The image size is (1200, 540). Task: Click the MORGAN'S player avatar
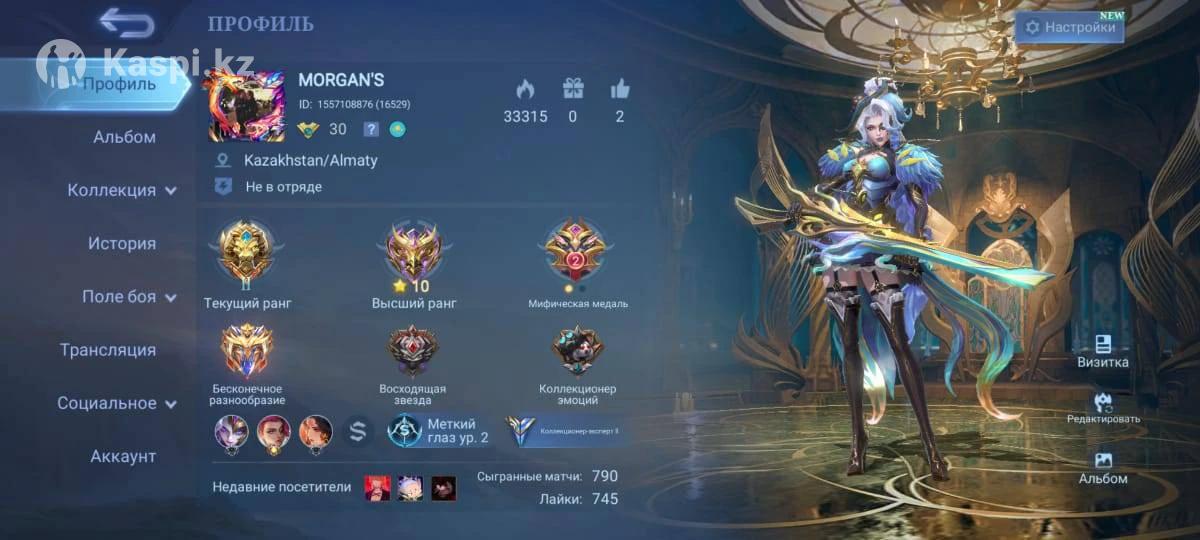(246, 105)
